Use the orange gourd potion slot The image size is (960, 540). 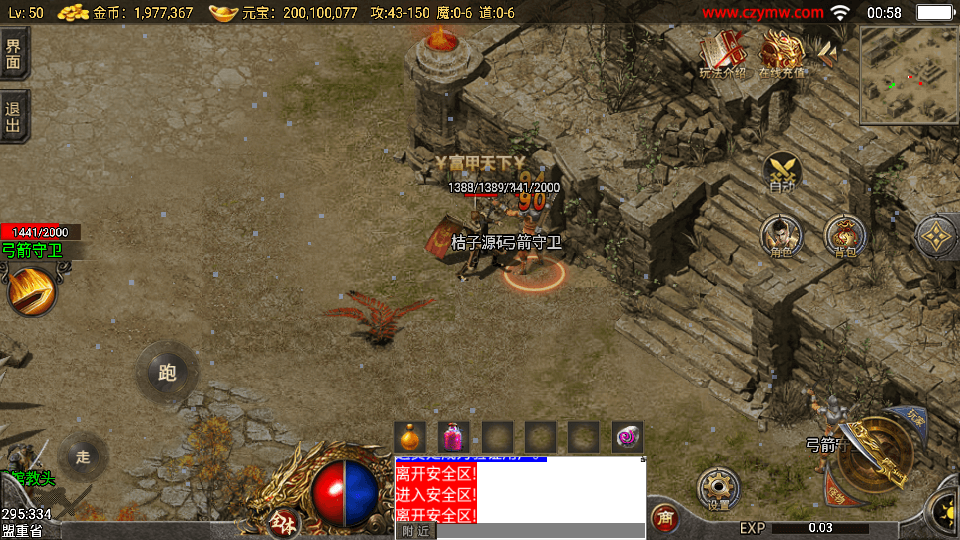tap(410, 437)
